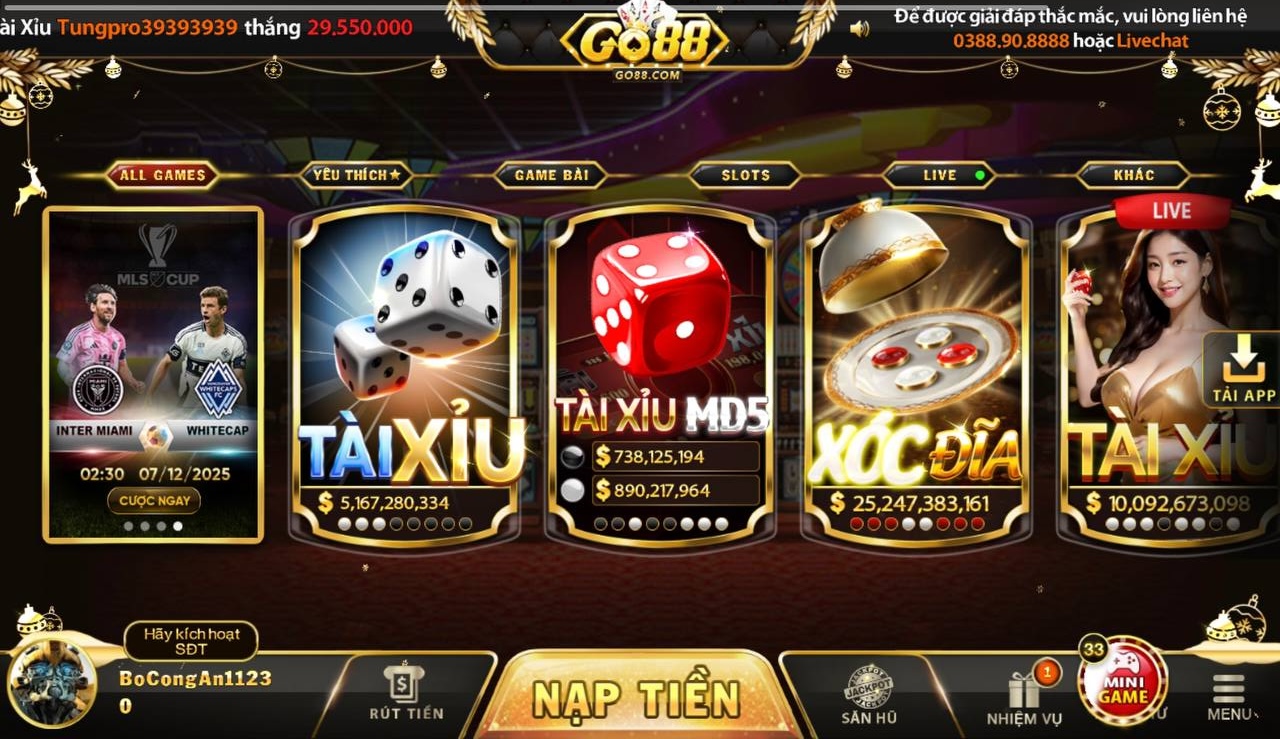Click the LIVE badge on the rightmost card
Image resolution: width=1280 pixels, height=739 pixels.
point(1173,211)
